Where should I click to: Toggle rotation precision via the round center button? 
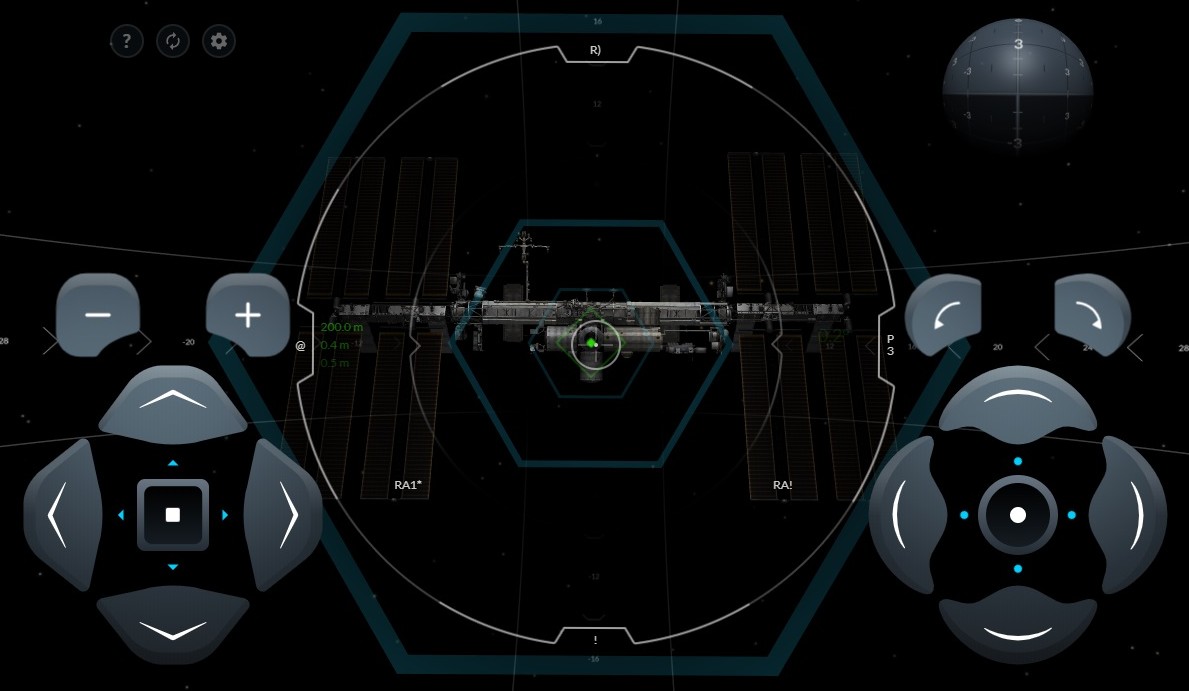1018,515
